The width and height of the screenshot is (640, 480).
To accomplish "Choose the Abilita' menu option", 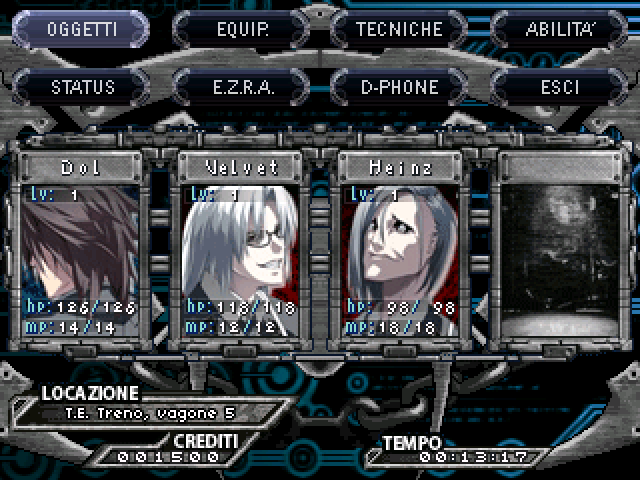I will [560, 29].
